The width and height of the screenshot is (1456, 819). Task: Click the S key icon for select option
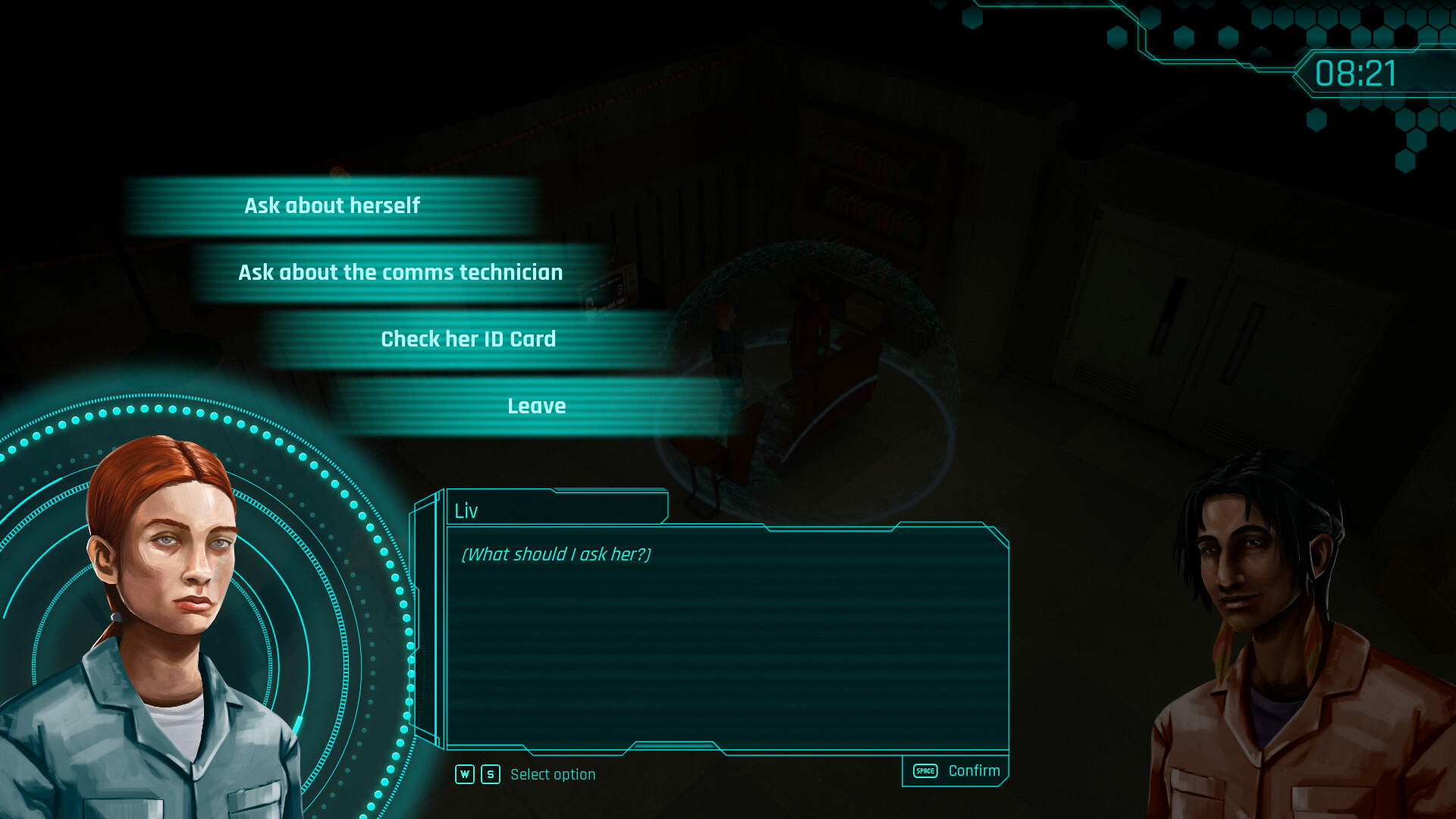point(490,774)
